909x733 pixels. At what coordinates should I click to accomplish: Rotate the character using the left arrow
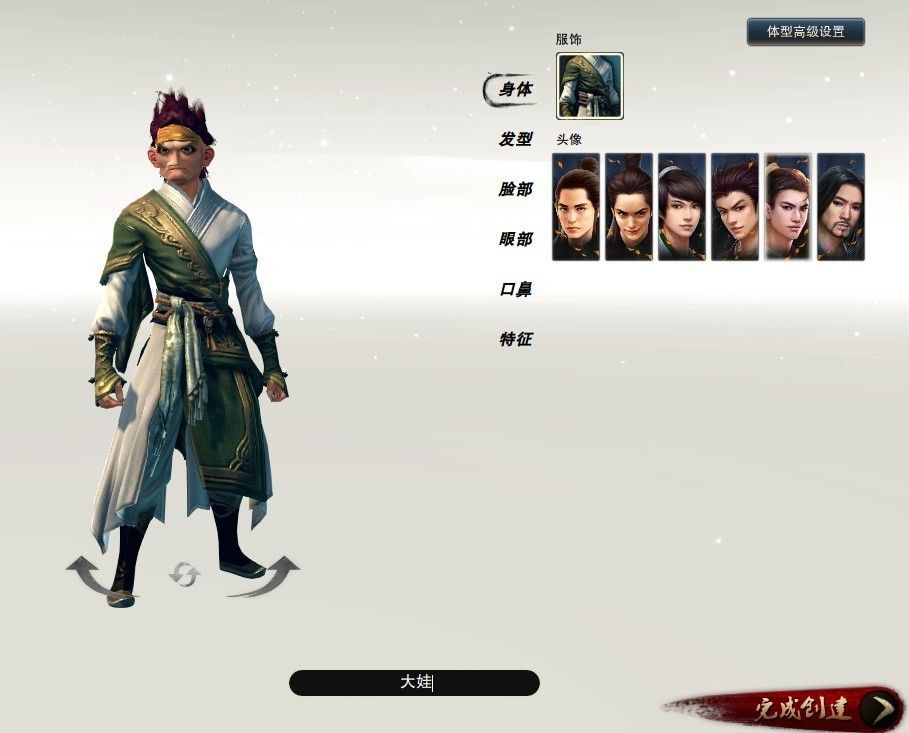(93, 576)
